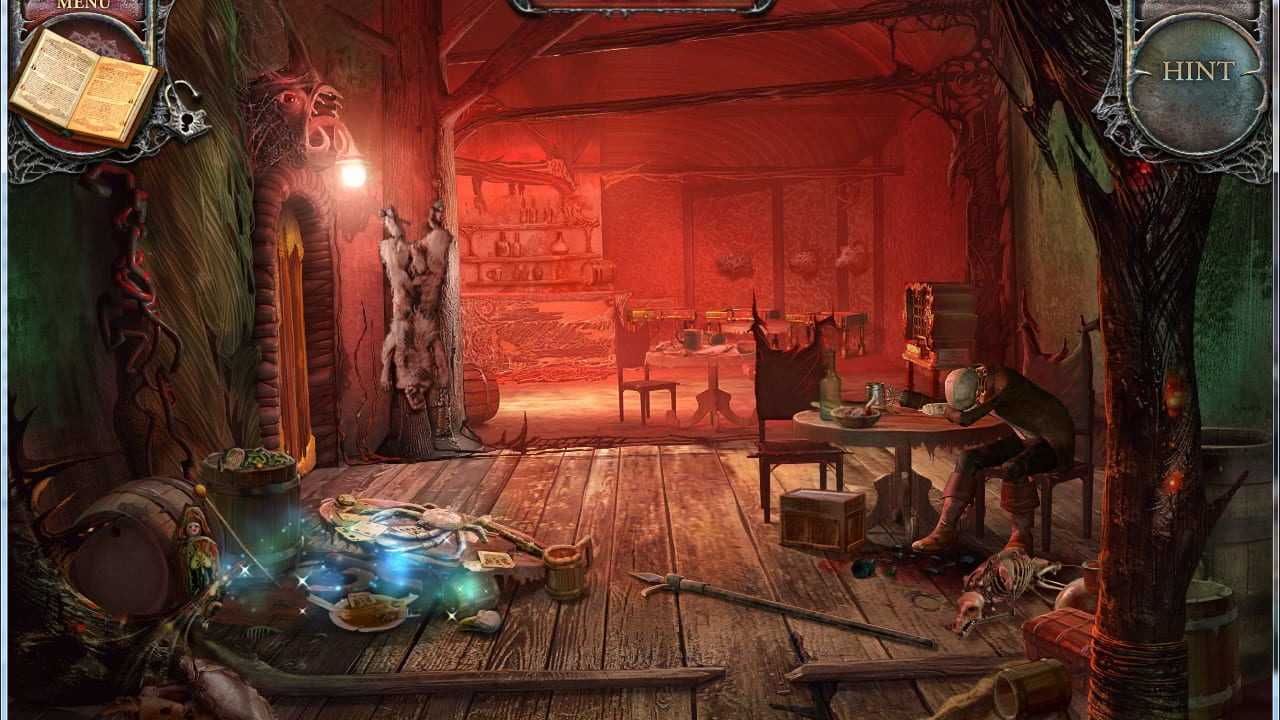1280x720 pixels.
Task: Open the MENU button
Action: pos(83,5)
